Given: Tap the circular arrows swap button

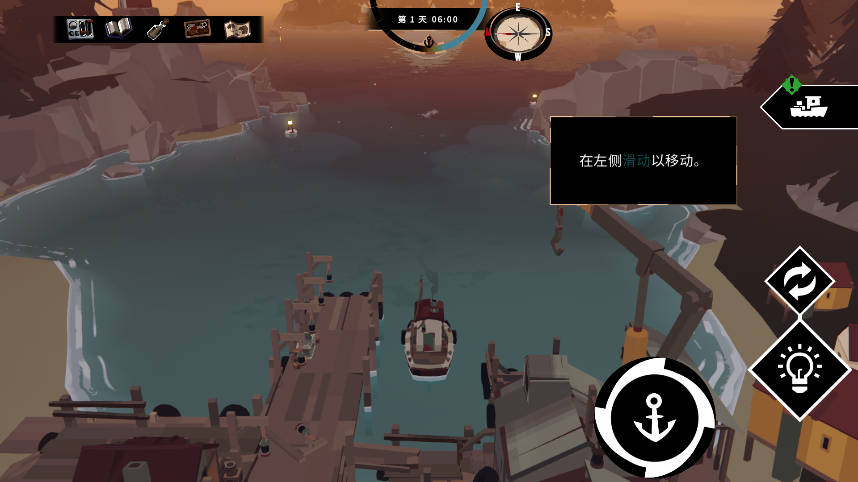Looking at the screenshot, I should [799, 283].
